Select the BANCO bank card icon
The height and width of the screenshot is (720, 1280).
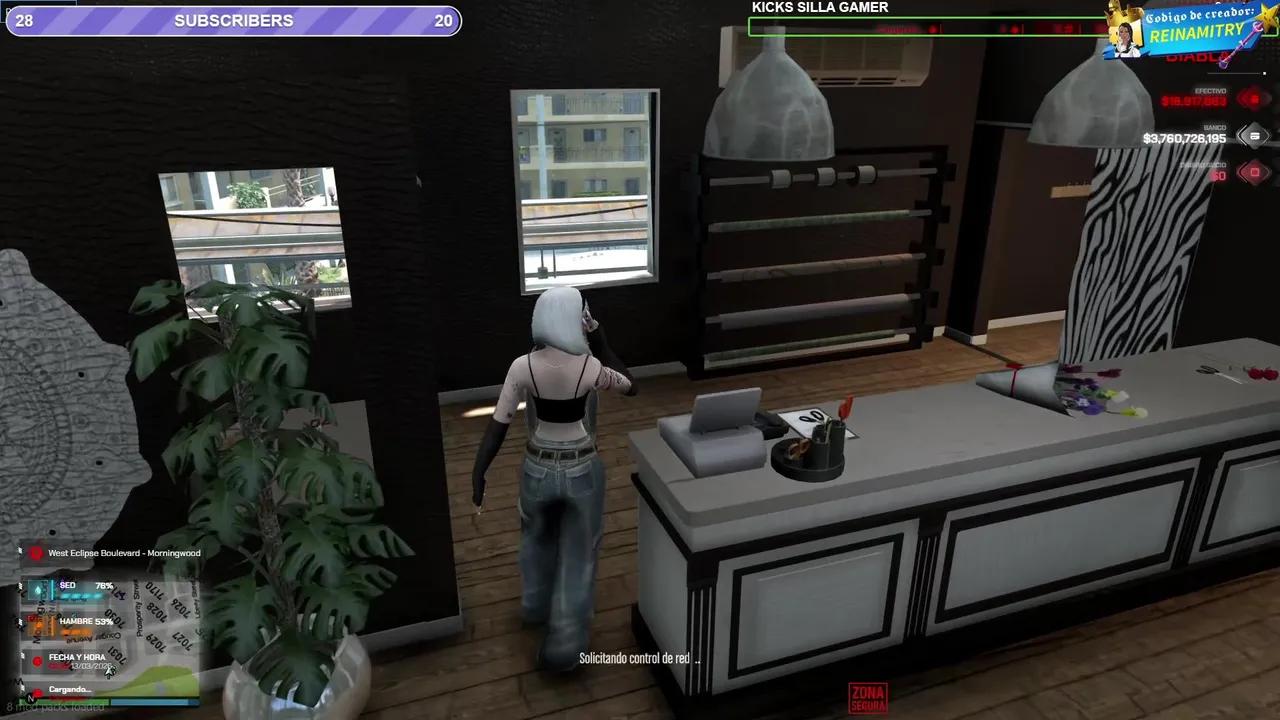[1253, 136]
